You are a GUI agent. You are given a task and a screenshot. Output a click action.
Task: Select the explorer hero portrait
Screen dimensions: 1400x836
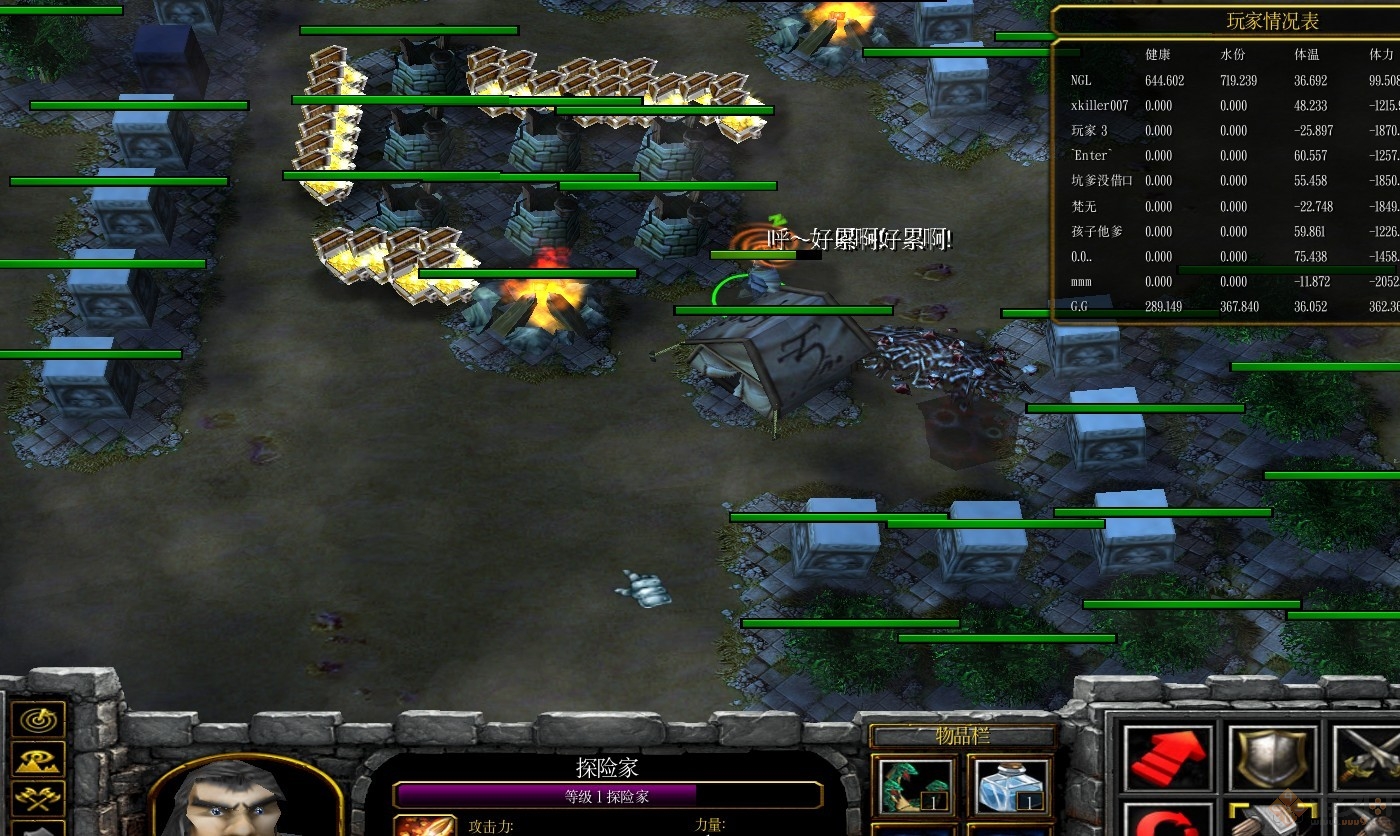[244, 800]
